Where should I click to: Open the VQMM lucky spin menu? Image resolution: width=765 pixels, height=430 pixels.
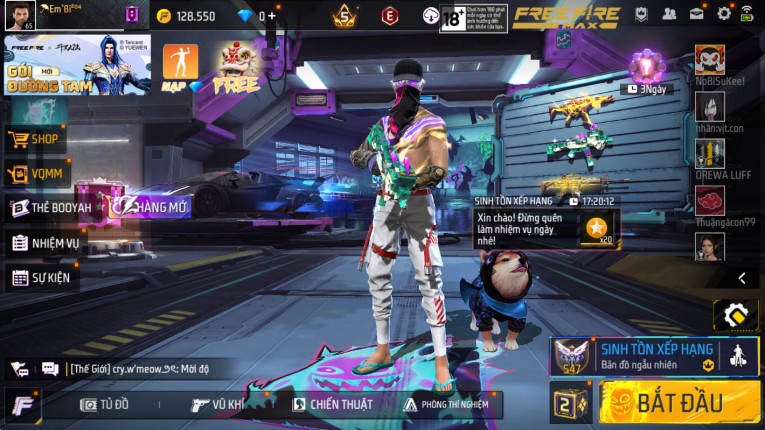37,174
